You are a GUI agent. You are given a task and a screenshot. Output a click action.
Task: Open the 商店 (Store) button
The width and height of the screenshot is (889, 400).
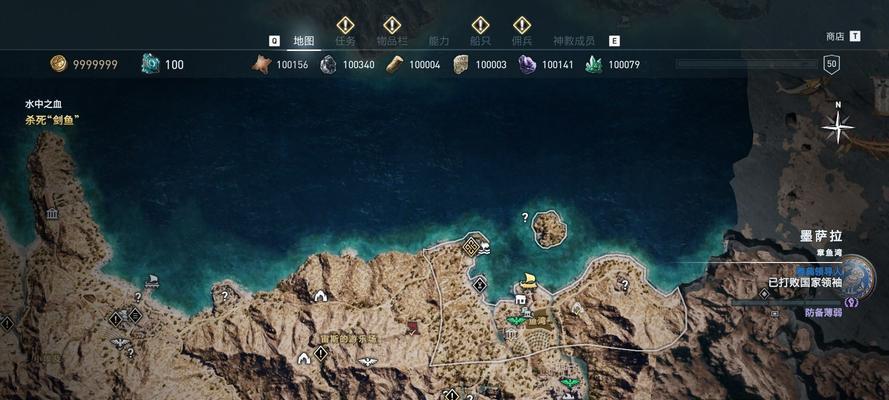click(x=835, y=36)
